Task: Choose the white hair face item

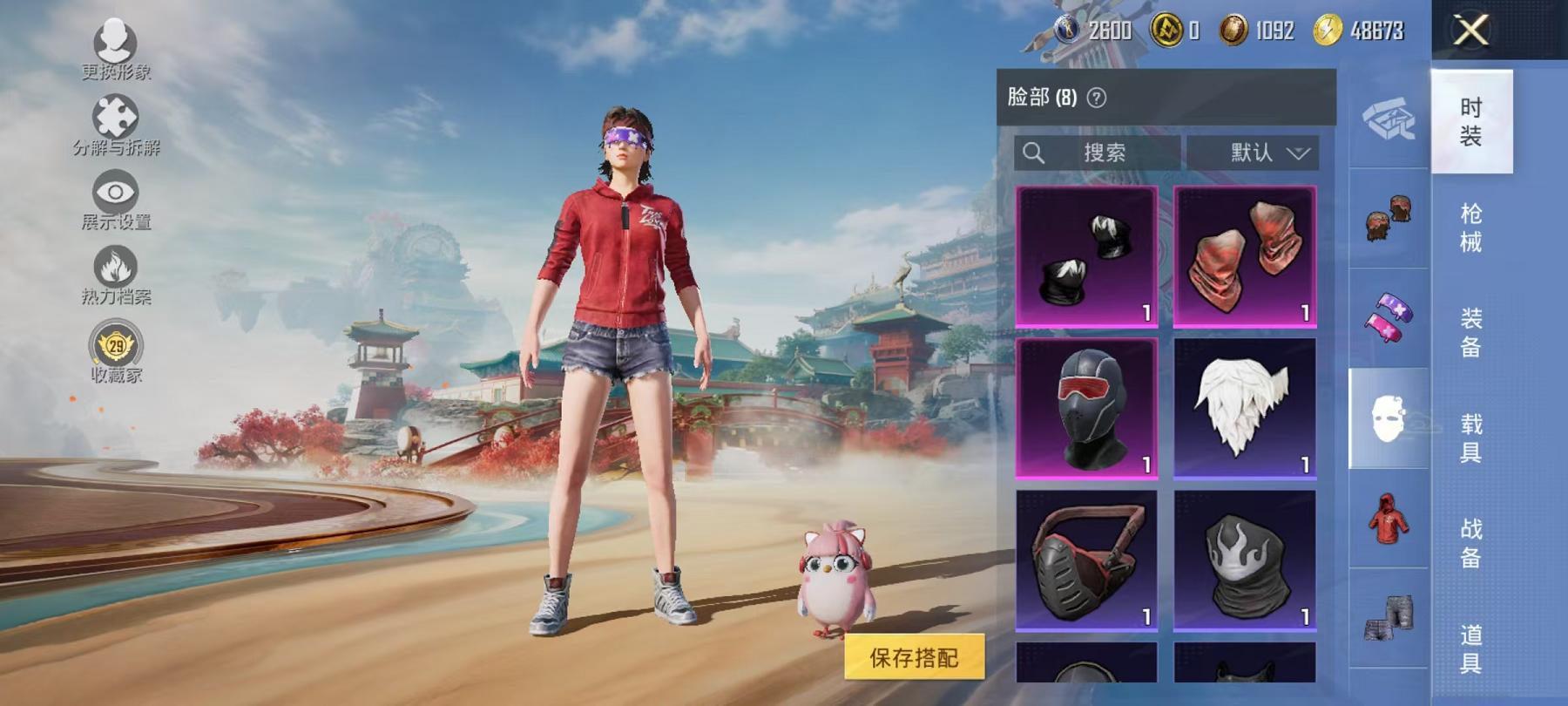Action: (x=1245, y=408)
